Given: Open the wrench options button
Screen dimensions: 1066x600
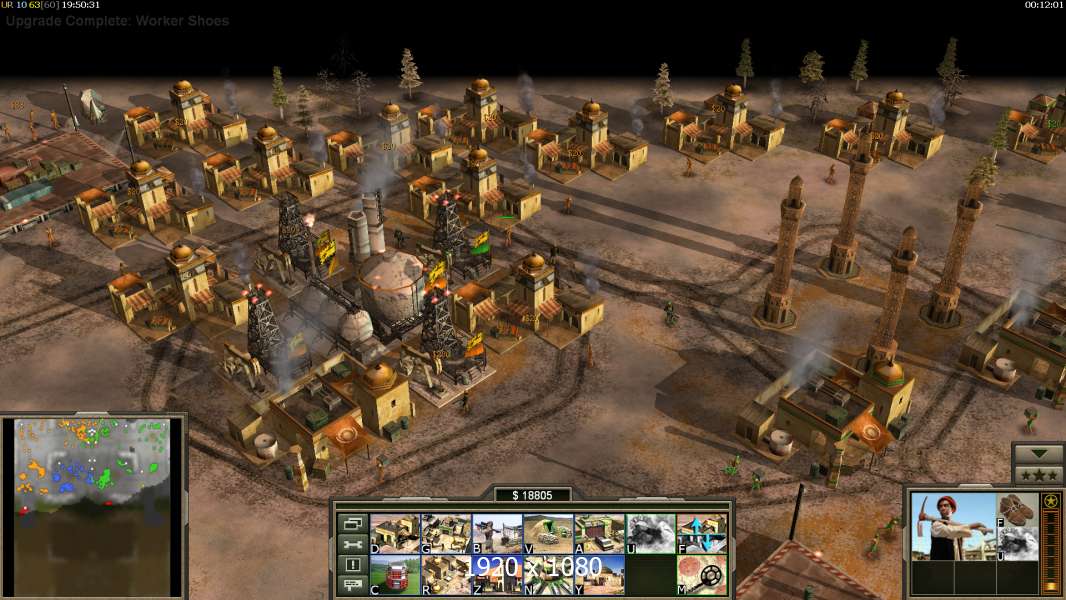Looking at the screenshot, I should (352, 544).
